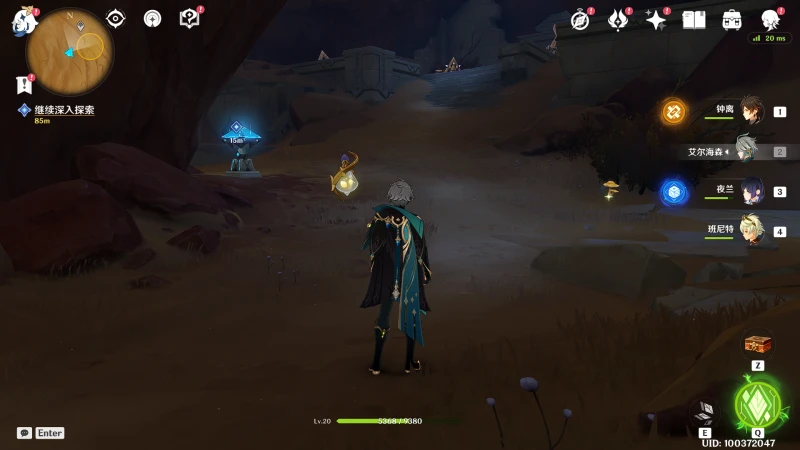Activate the elemental skill icon
800x450 pixels.
click(x=705, y=413)
